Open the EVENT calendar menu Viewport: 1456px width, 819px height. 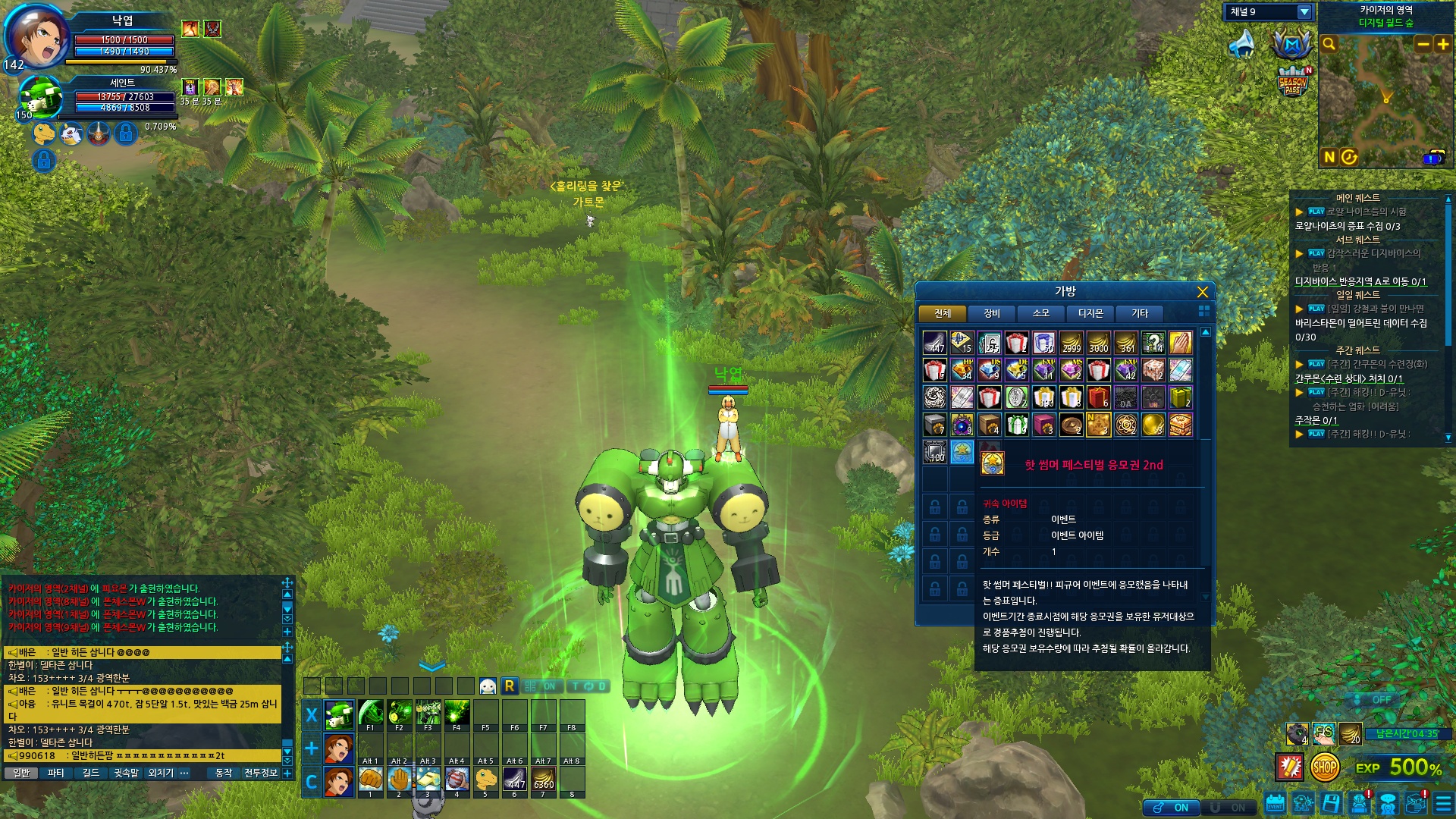pyautogui.click(x=1275, y=804)
